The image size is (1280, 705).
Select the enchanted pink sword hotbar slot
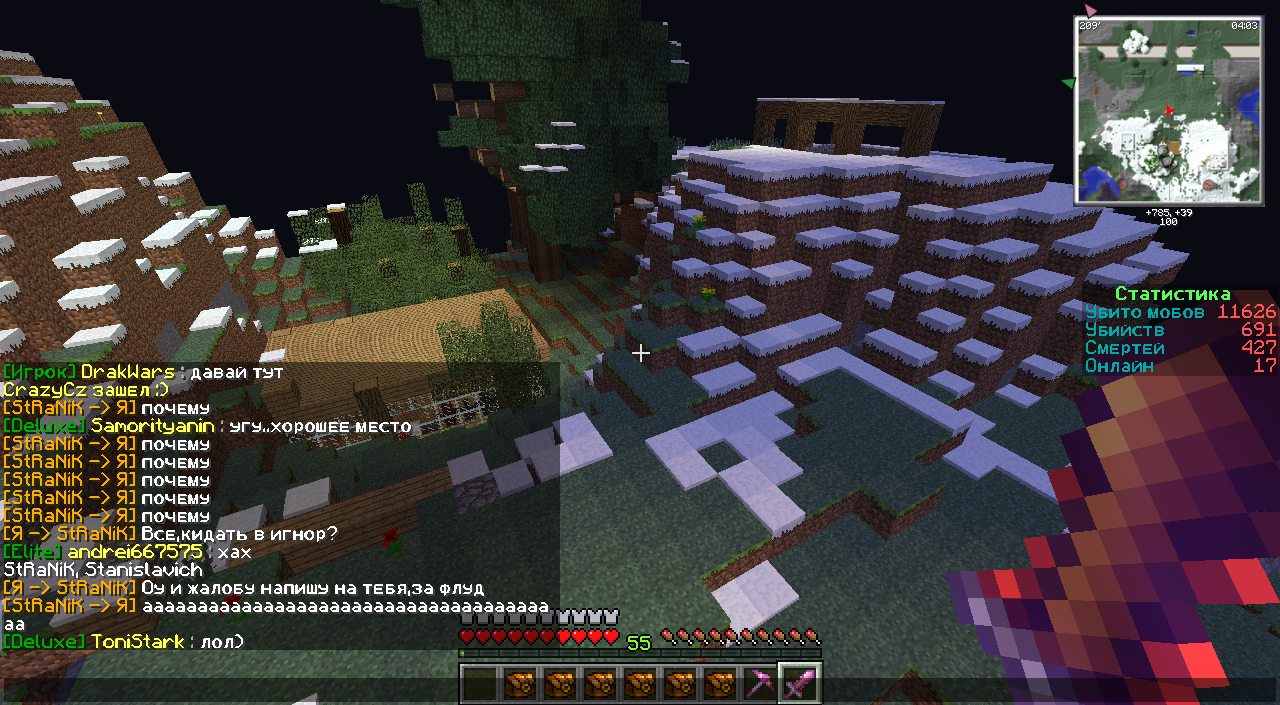click(799, 685)
